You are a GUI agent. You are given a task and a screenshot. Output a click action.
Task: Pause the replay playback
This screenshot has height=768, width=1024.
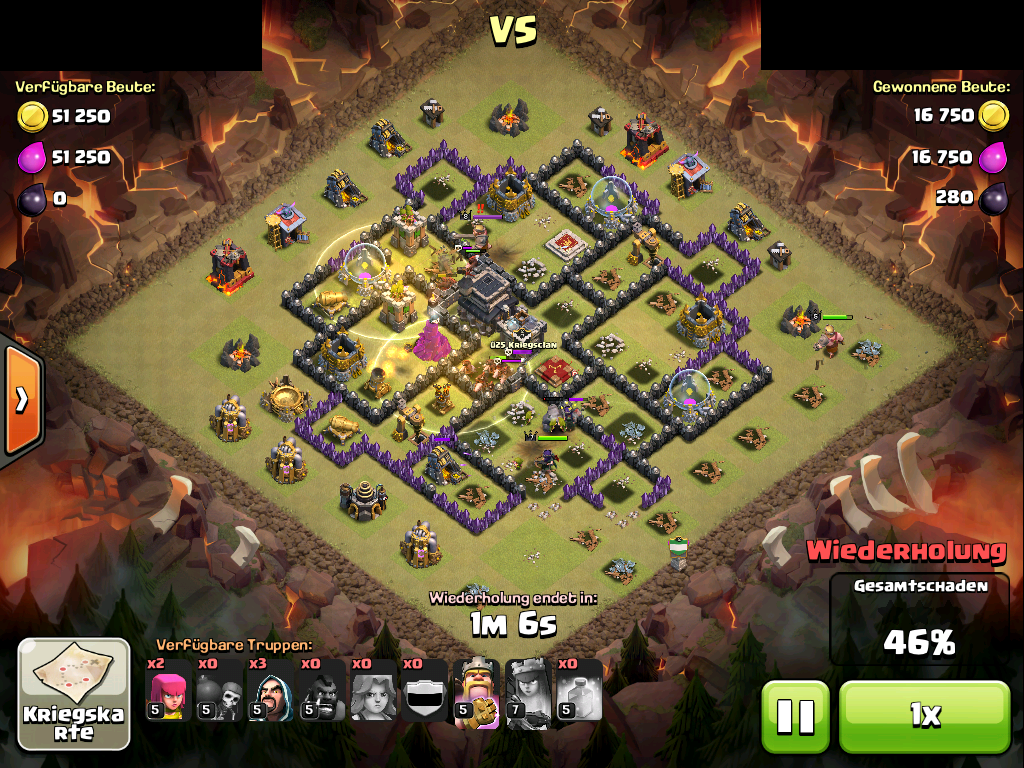coord(796,716)
